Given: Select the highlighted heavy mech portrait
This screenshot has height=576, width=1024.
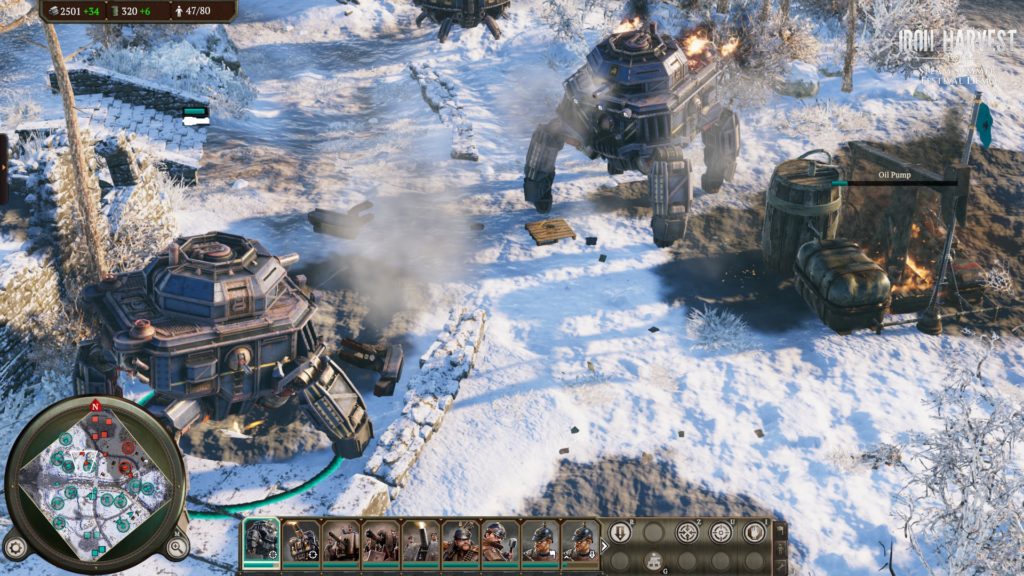Looking at the screenshot, I should tap(261, 543).
